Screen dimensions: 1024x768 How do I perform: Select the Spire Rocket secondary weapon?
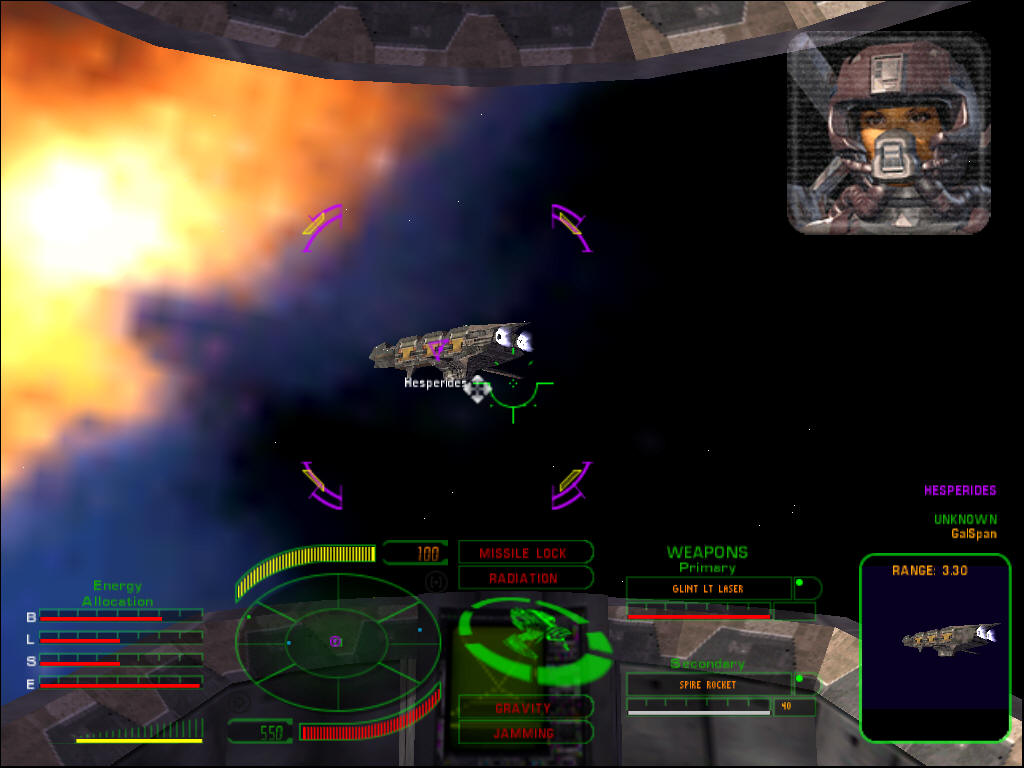pyautogui.click(x=708, y=685)
